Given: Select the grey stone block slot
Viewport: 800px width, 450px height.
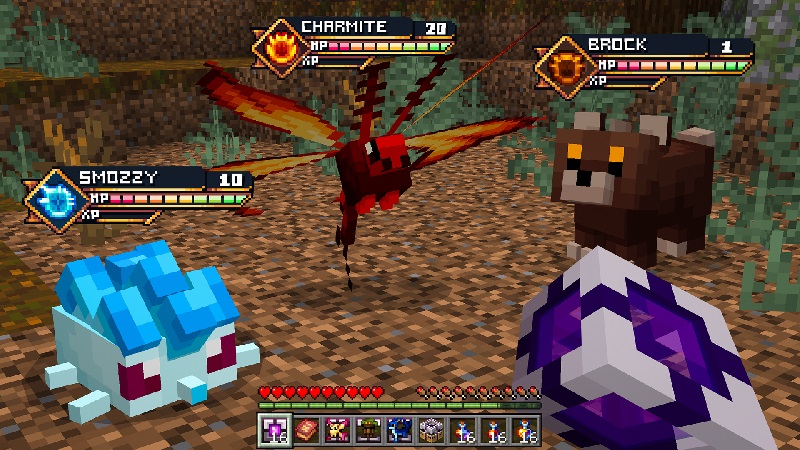Looking at the screenshot, I should pyautogui.click(x=431, y=429).
